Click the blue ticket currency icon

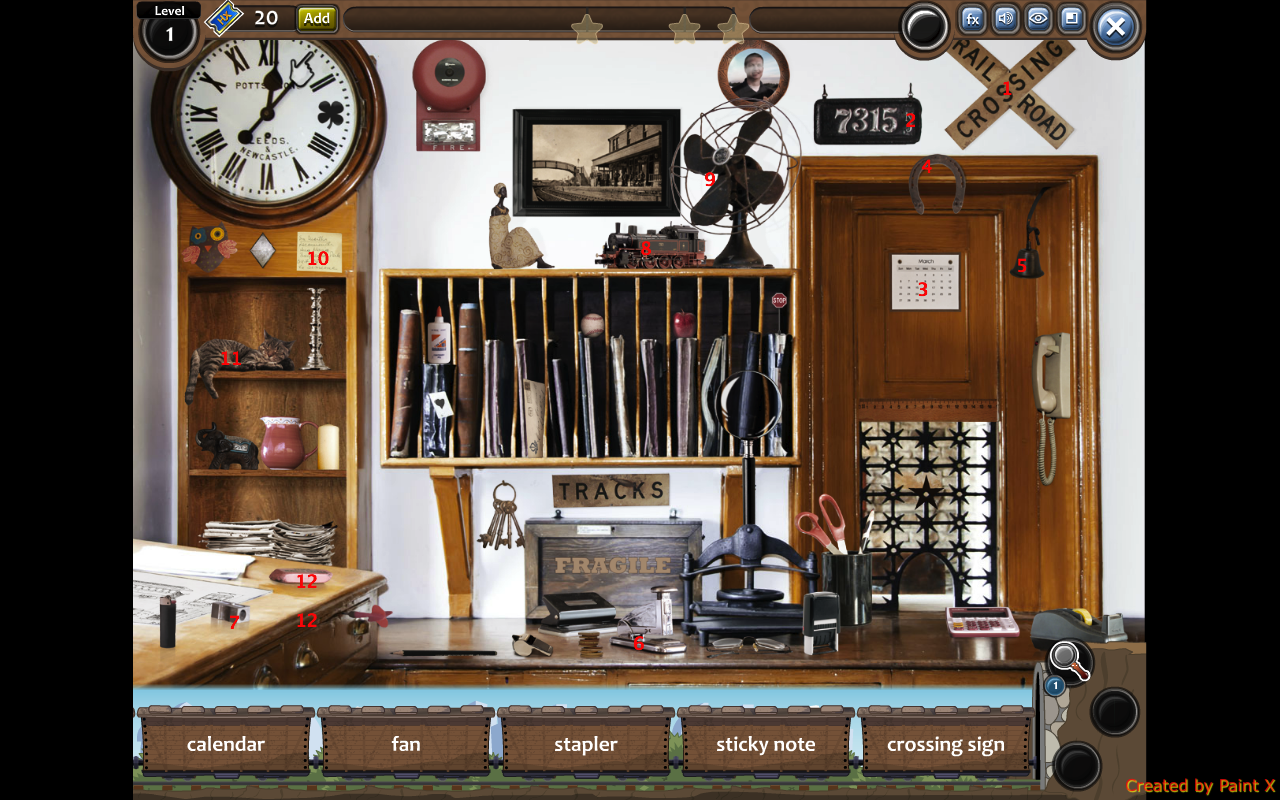[225, 18]
